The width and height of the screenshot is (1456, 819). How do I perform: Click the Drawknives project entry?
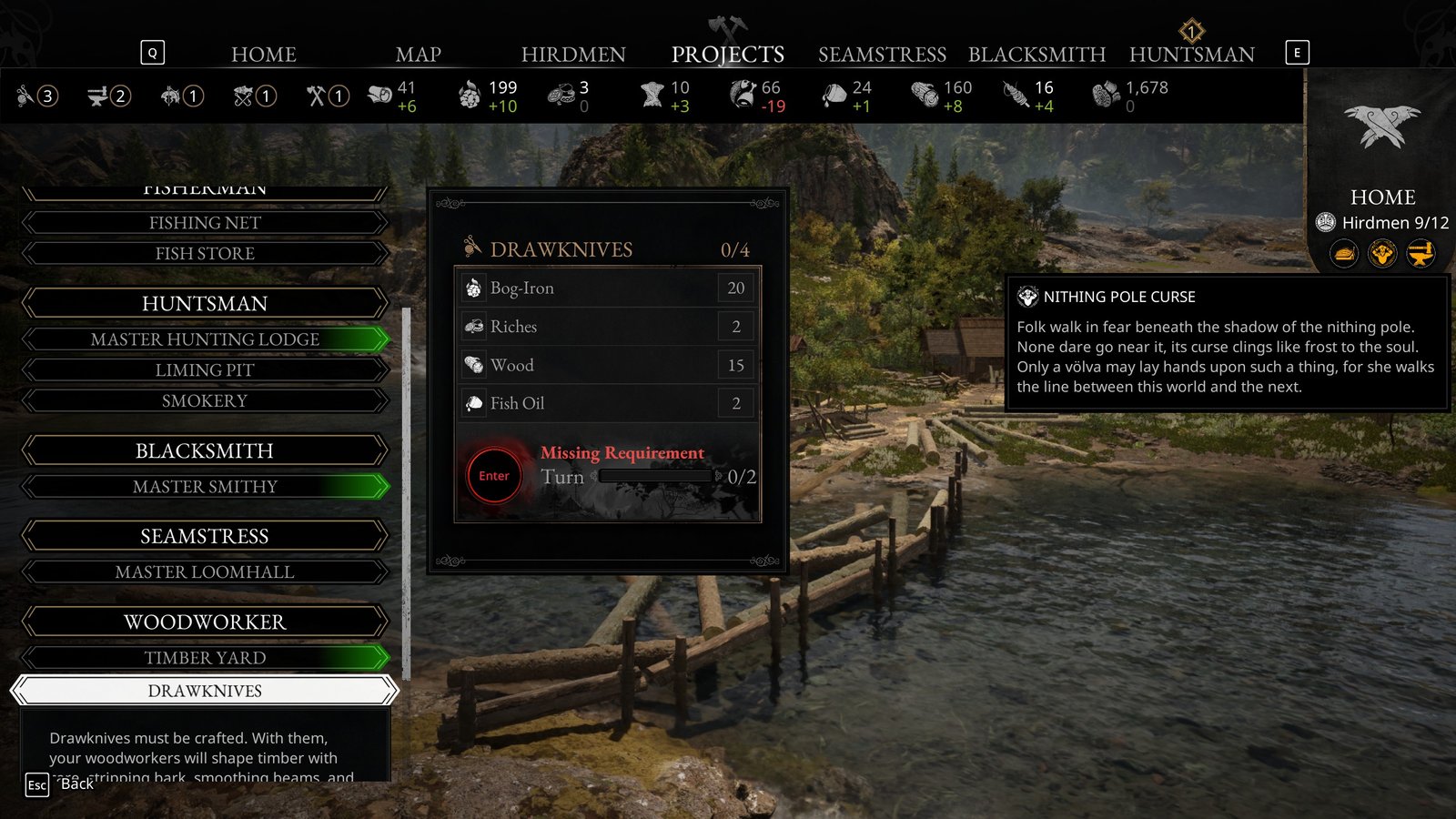[x=205, y=691]
